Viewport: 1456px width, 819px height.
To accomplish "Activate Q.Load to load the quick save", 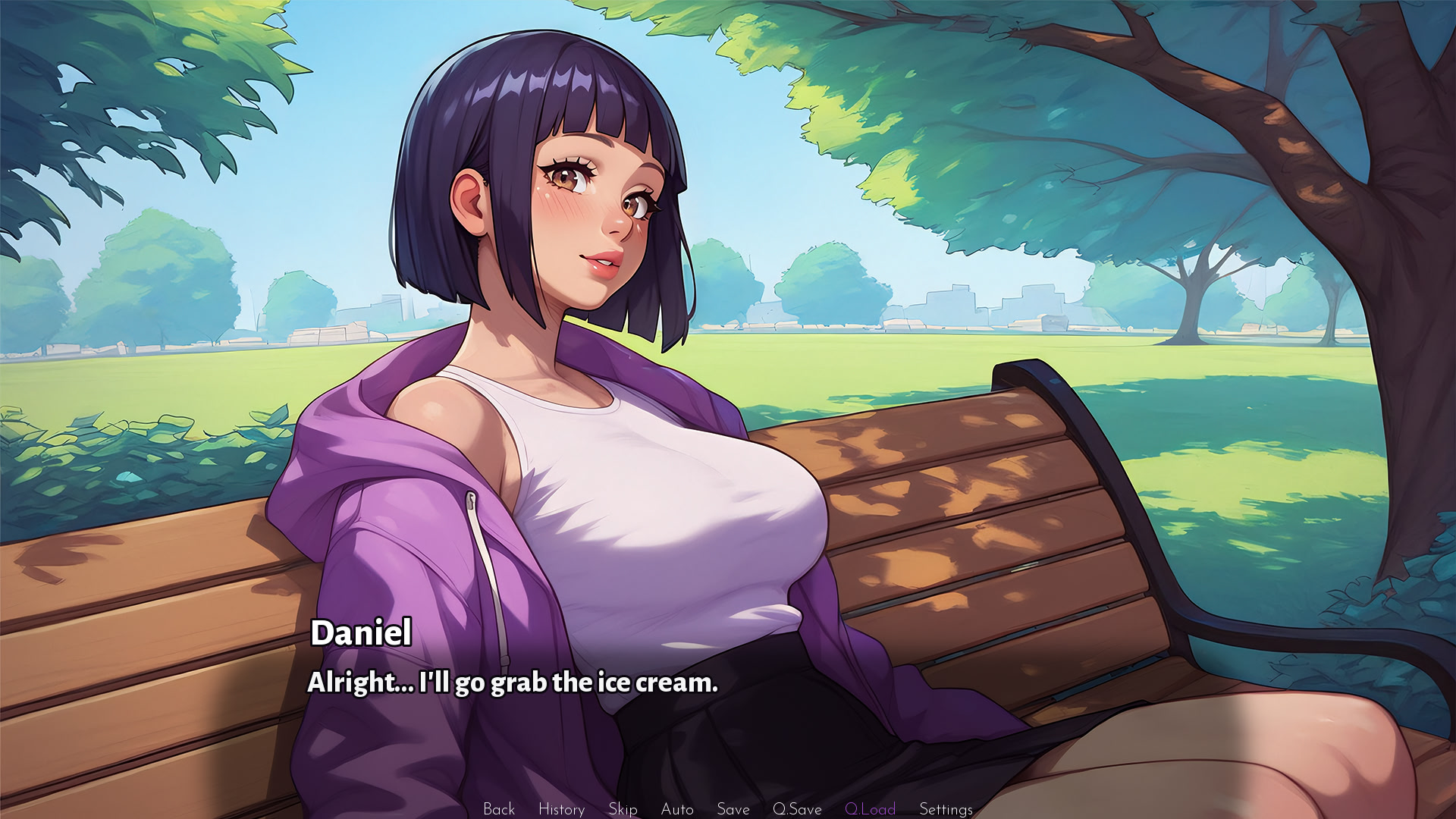I will [x=872, y=808].
